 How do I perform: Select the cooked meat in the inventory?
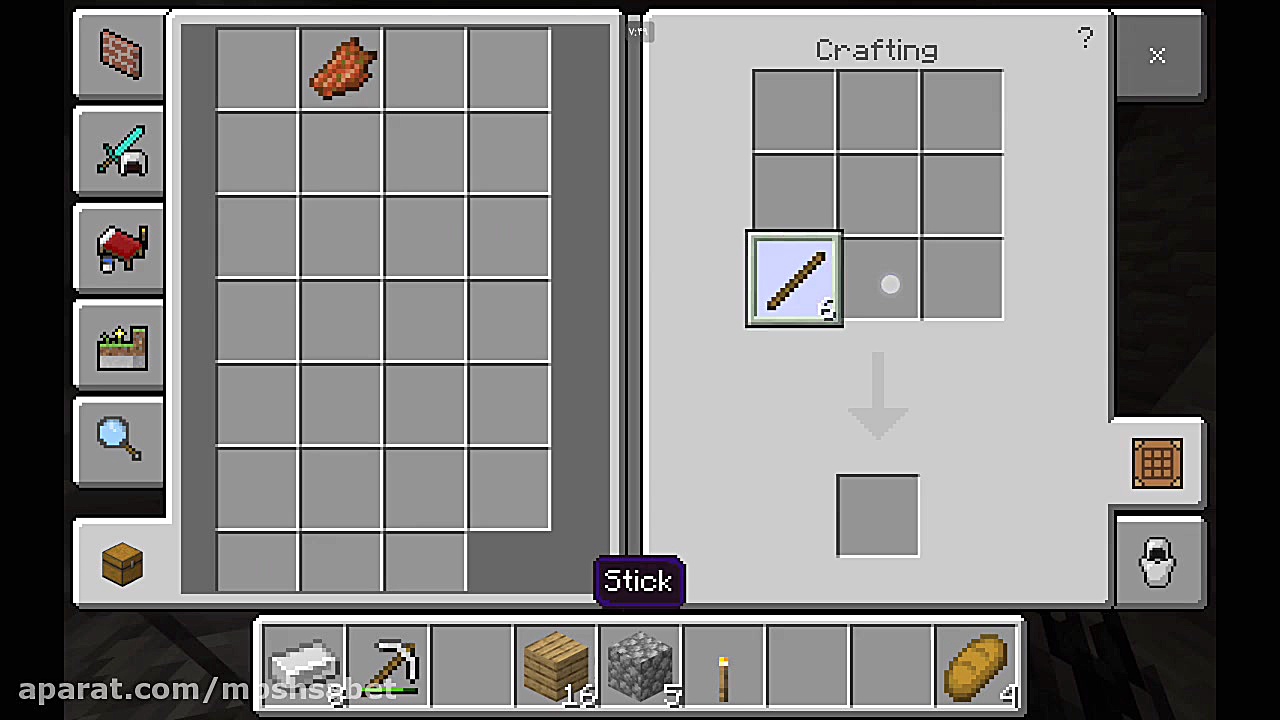tap(340, 68)
